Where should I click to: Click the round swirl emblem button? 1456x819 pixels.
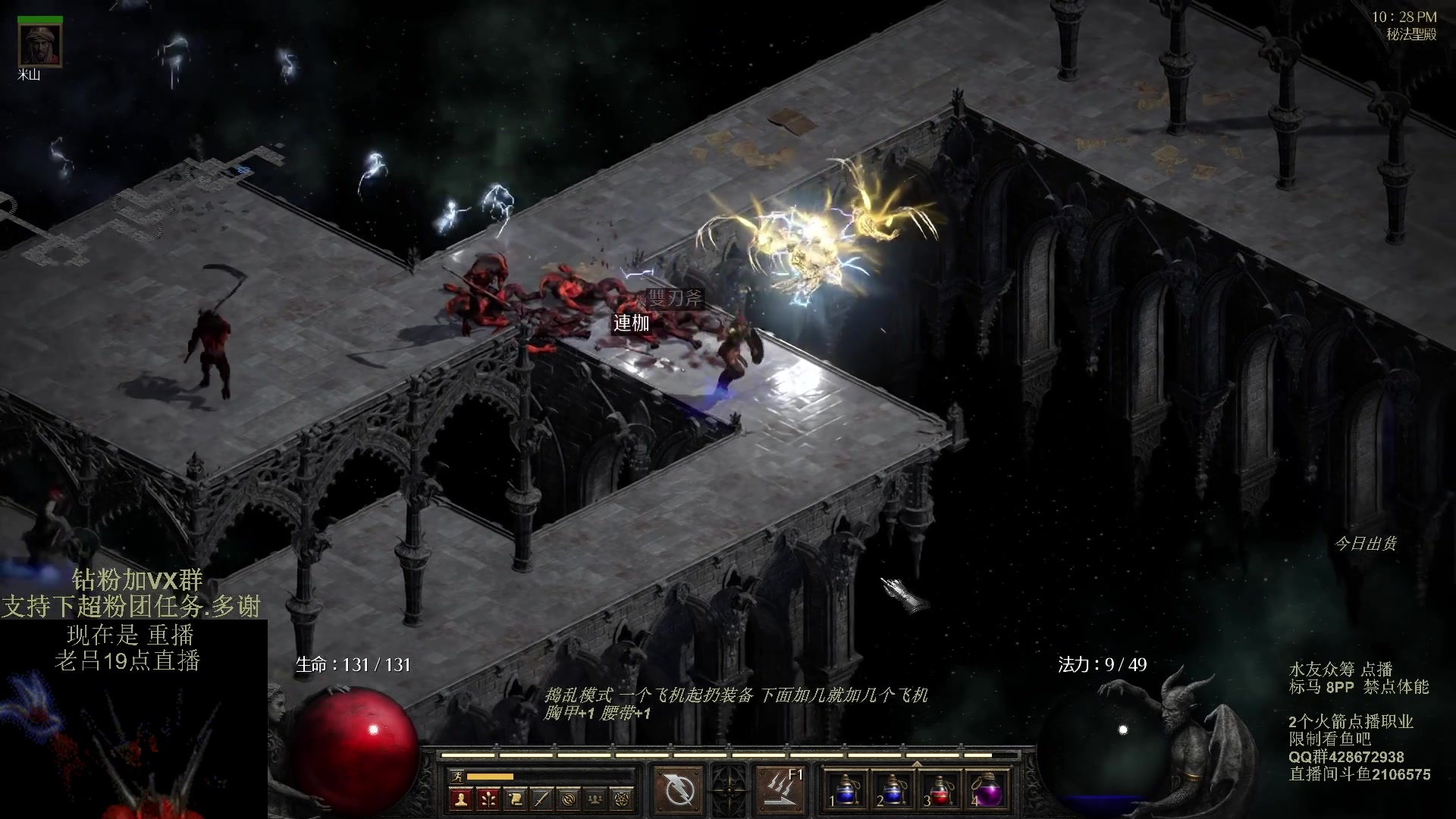[569, 799]
